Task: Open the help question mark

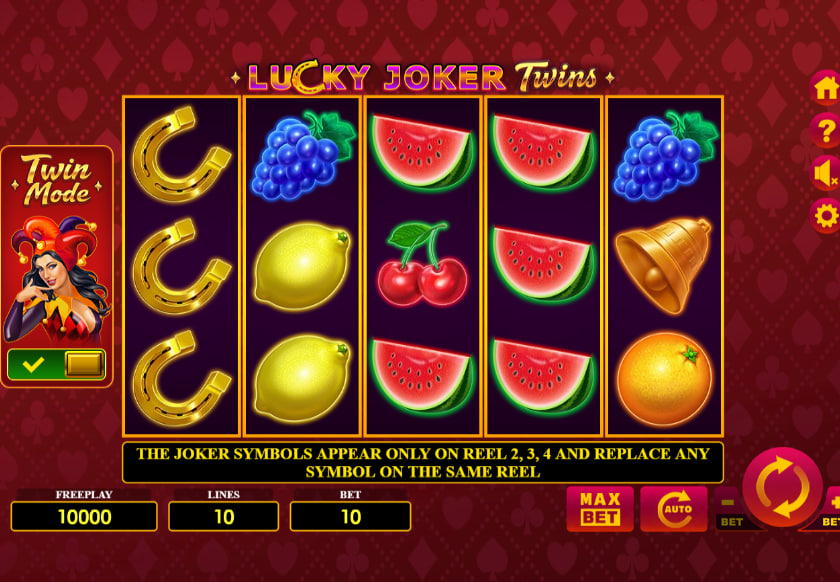Action: pos(826,130)
